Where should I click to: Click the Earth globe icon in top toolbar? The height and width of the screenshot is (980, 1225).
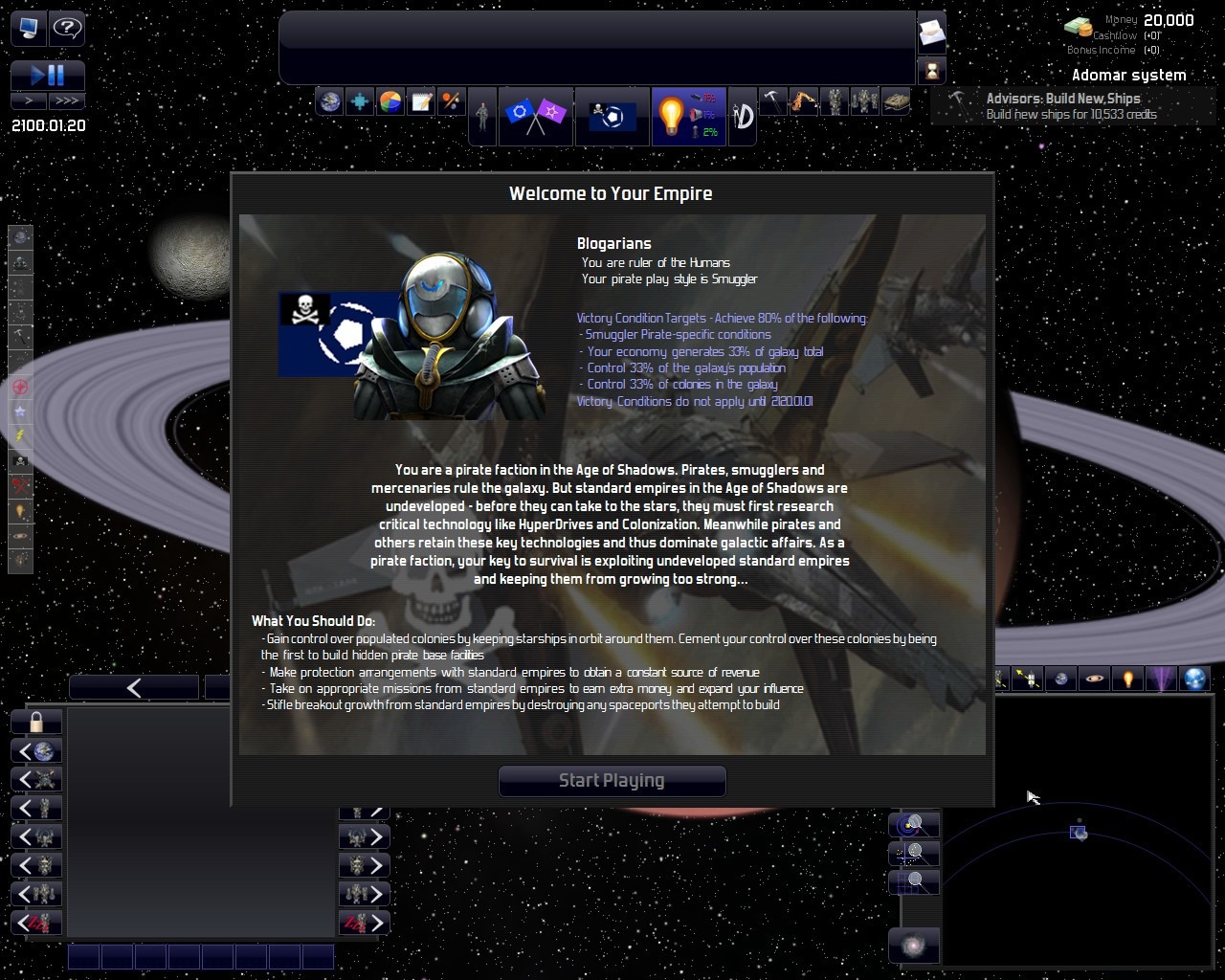point(330,101)
